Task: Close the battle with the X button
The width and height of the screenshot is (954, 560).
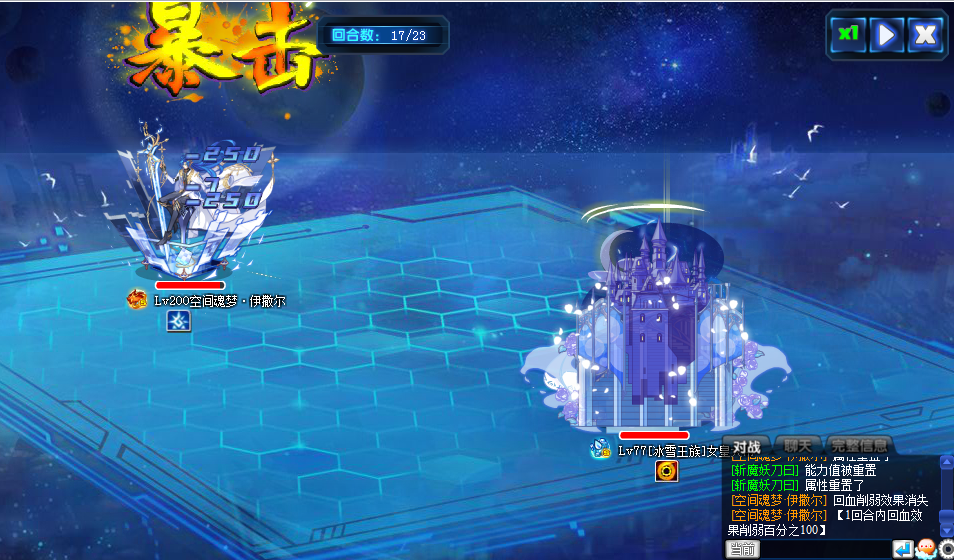Action: point(926,34)
